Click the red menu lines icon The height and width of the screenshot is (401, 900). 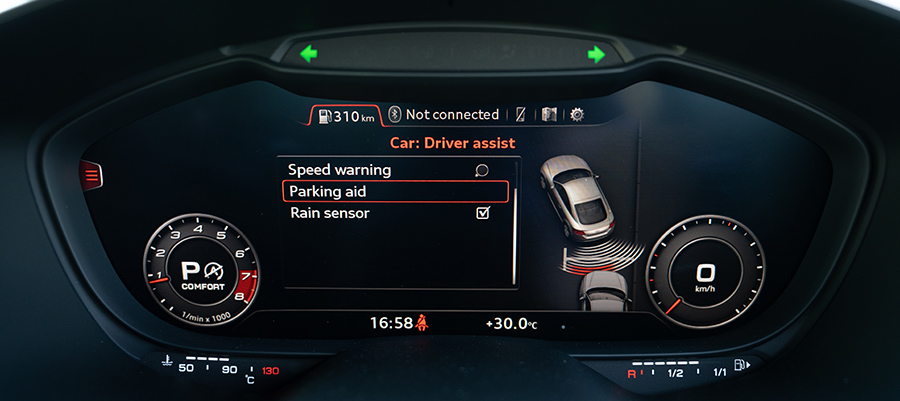pos(92,177)
